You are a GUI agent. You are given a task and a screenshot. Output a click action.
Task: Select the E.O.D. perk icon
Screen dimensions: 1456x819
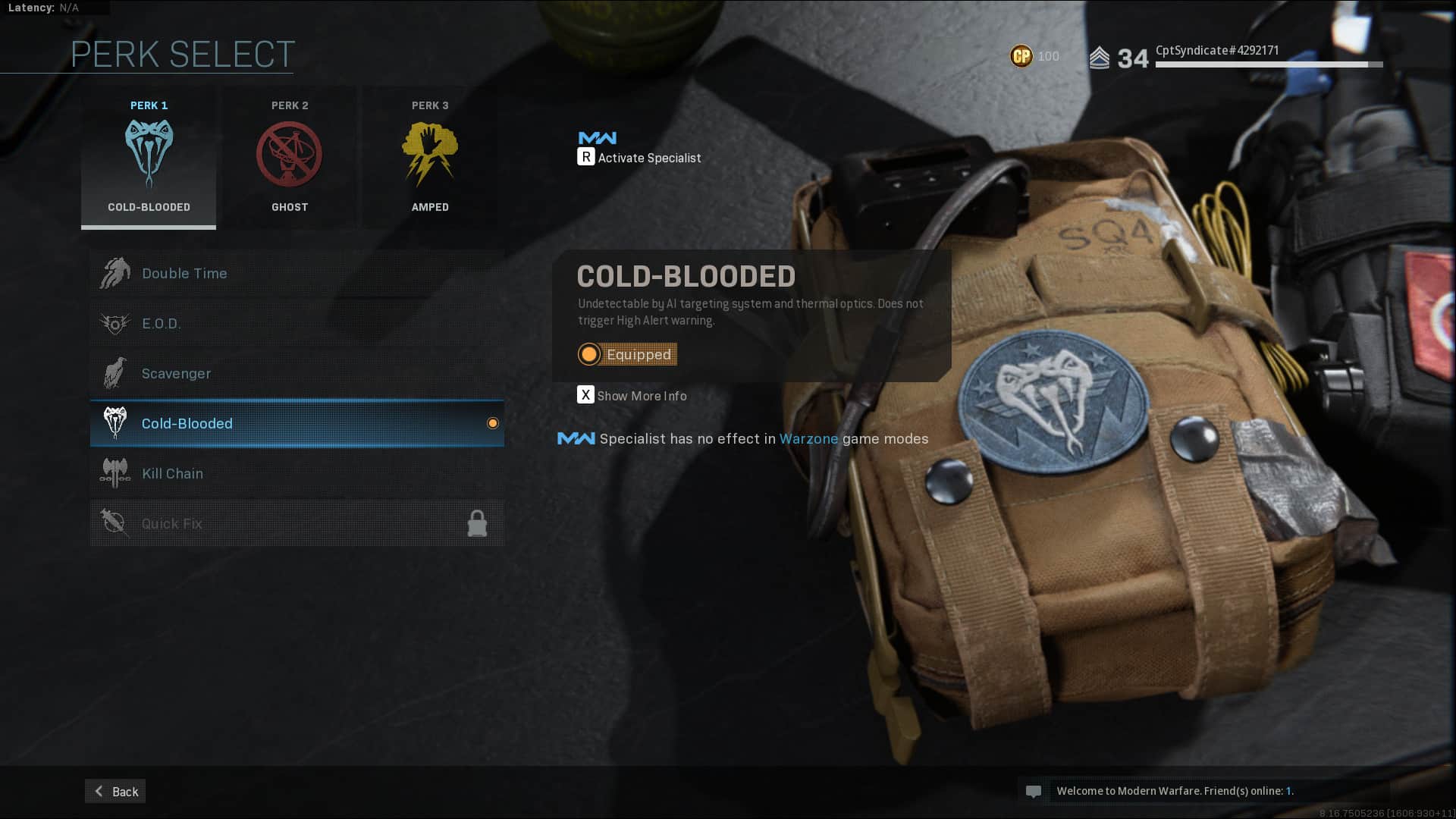pyautogui.click(x=115, y=323)
